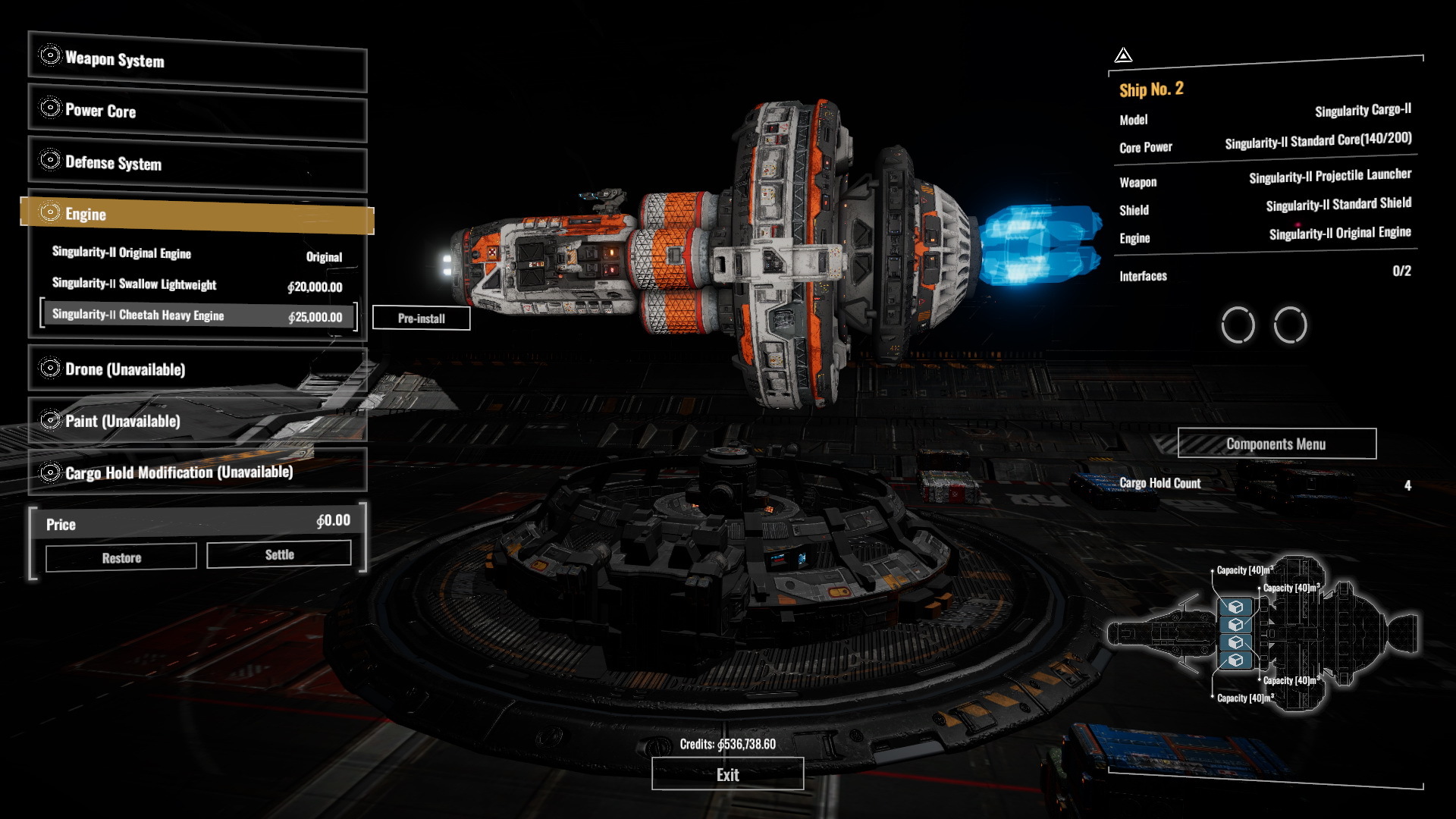
Task: Open the Power Core section
Action: pyautogui.click(x=197, y=111)
